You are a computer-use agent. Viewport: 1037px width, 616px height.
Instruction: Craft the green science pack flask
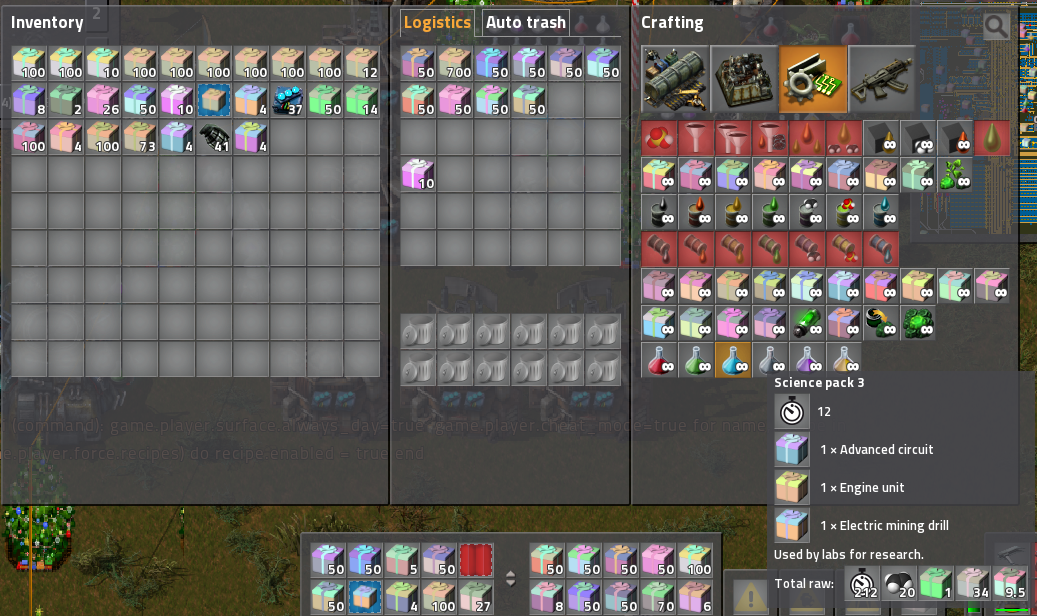[x=696, y=360]
